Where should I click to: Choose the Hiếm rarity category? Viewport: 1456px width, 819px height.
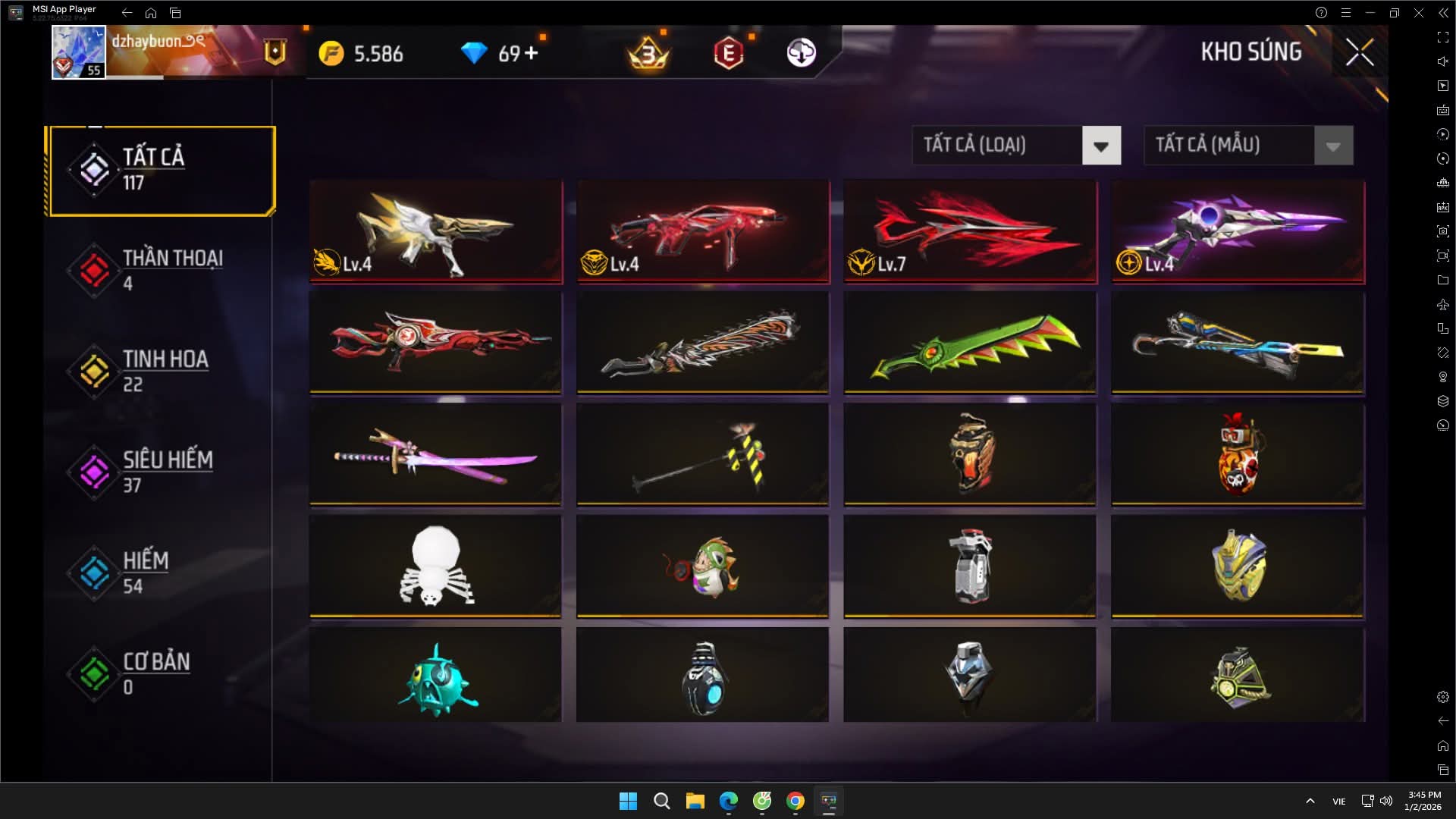[x=161, y=573]
